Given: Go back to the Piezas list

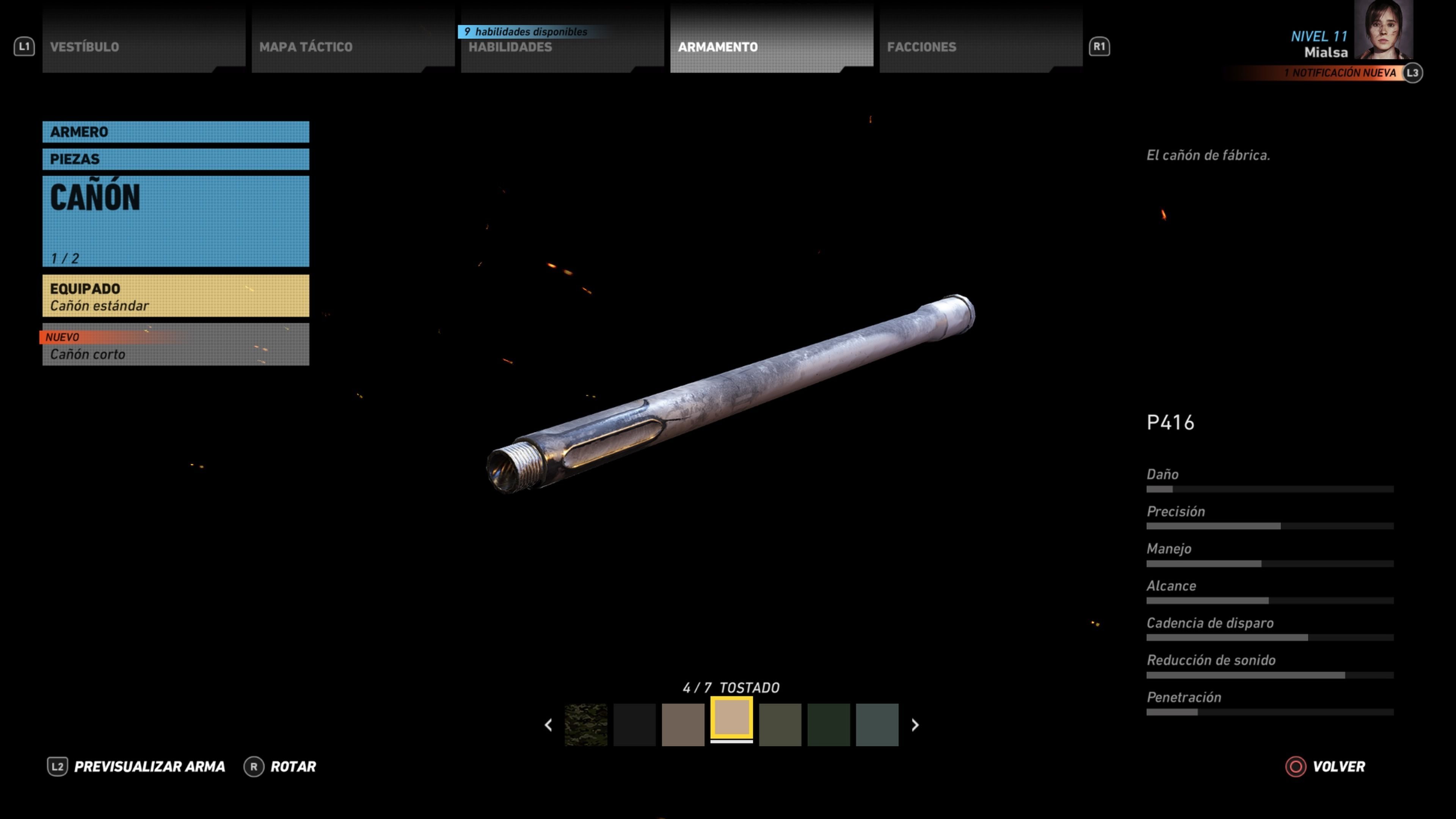Looking at the screenshot, I should point(175,159).
